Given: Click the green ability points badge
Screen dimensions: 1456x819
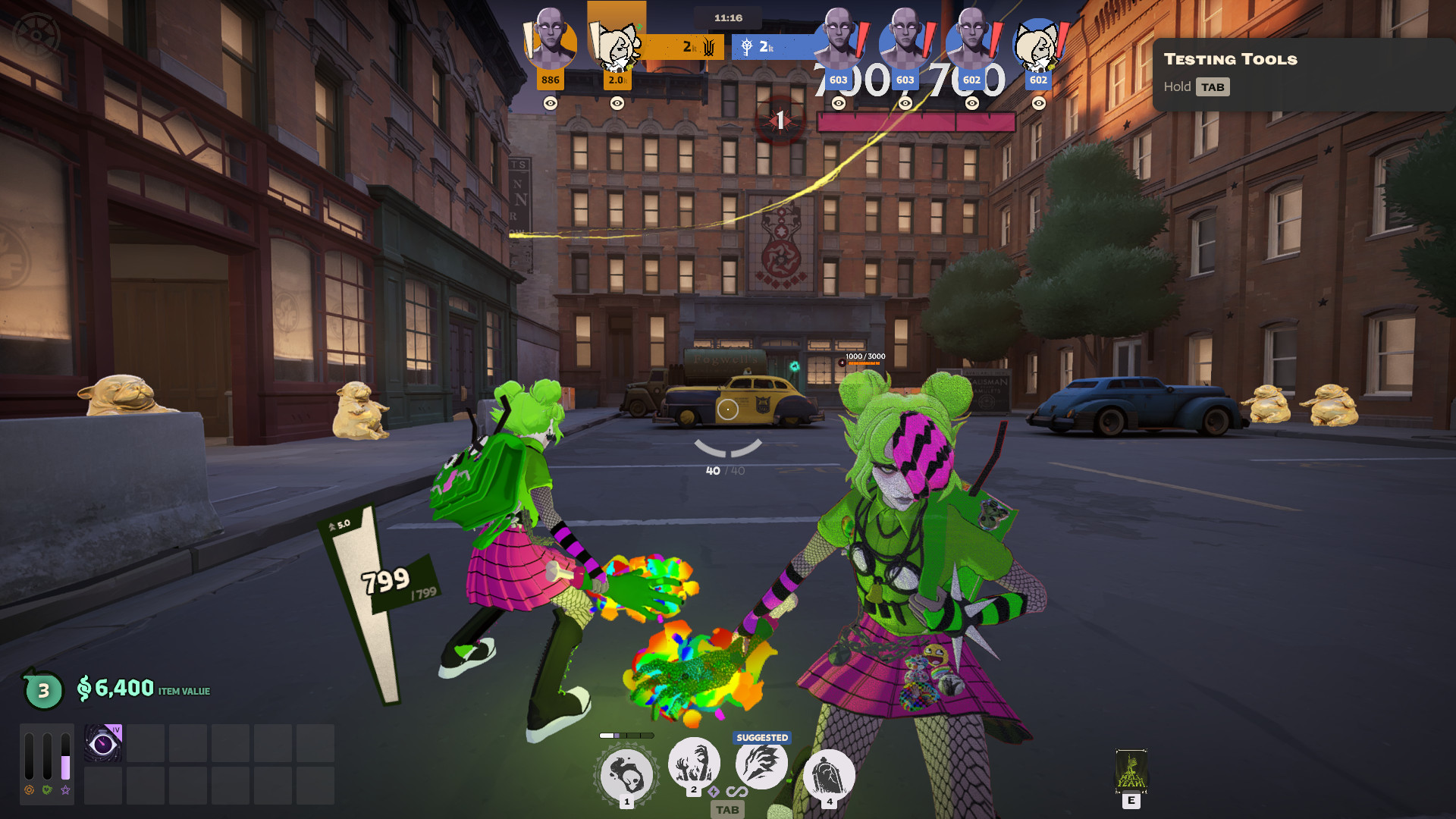Looking at the screenshot, I should pyautogui.click(x=43, y=690).
